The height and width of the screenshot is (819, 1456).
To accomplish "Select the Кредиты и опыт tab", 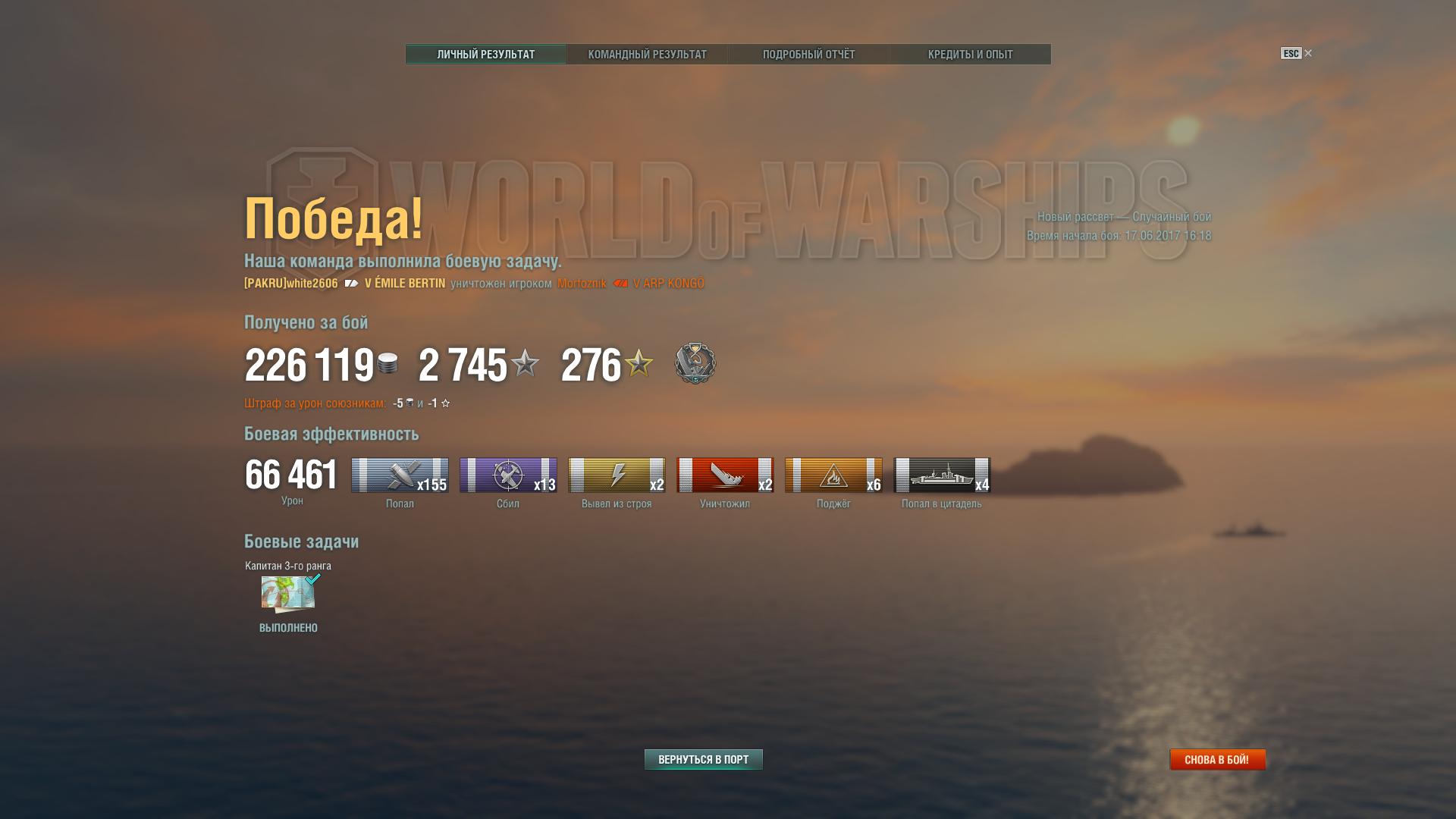I will tap(970, 55).
